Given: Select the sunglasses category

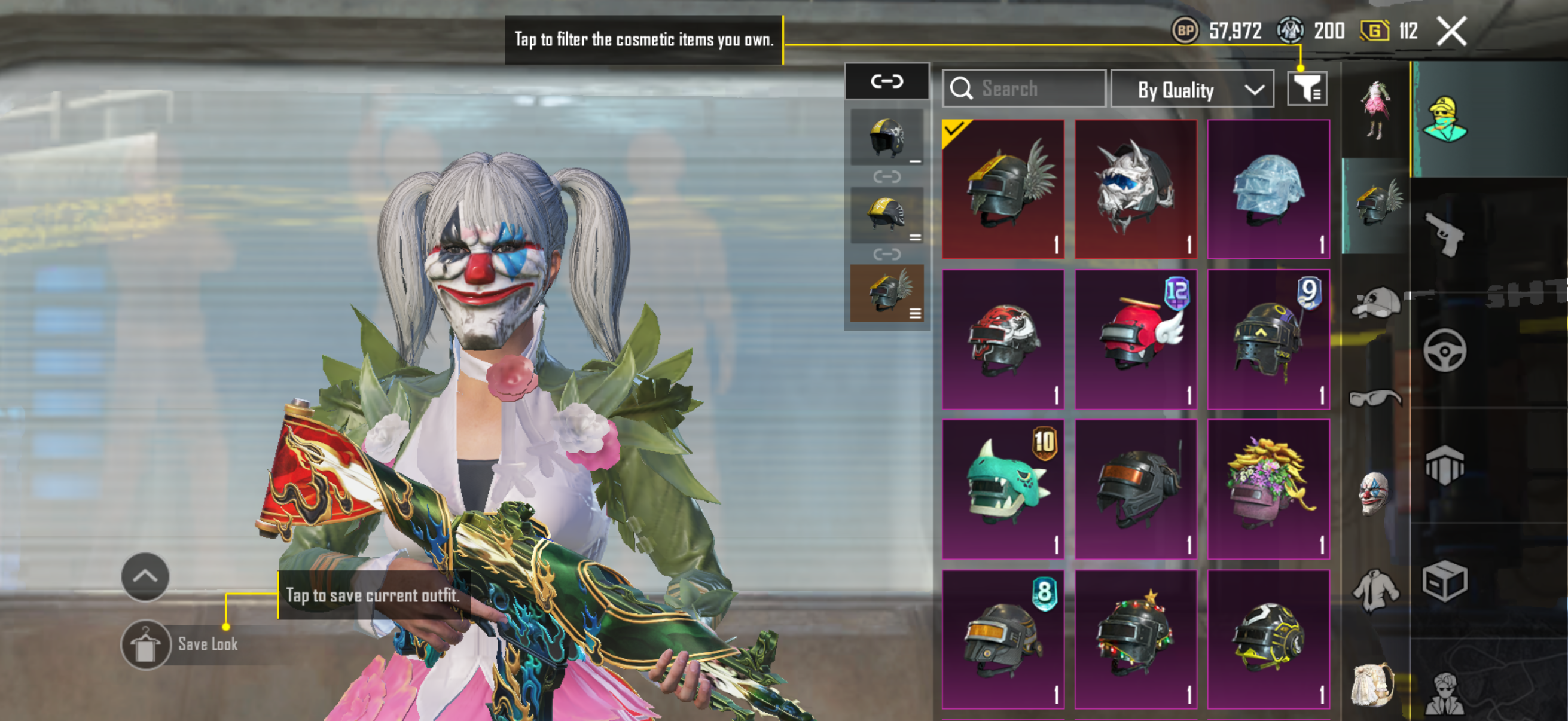Looking at the screenshot, I should [x=1374, y=398].
